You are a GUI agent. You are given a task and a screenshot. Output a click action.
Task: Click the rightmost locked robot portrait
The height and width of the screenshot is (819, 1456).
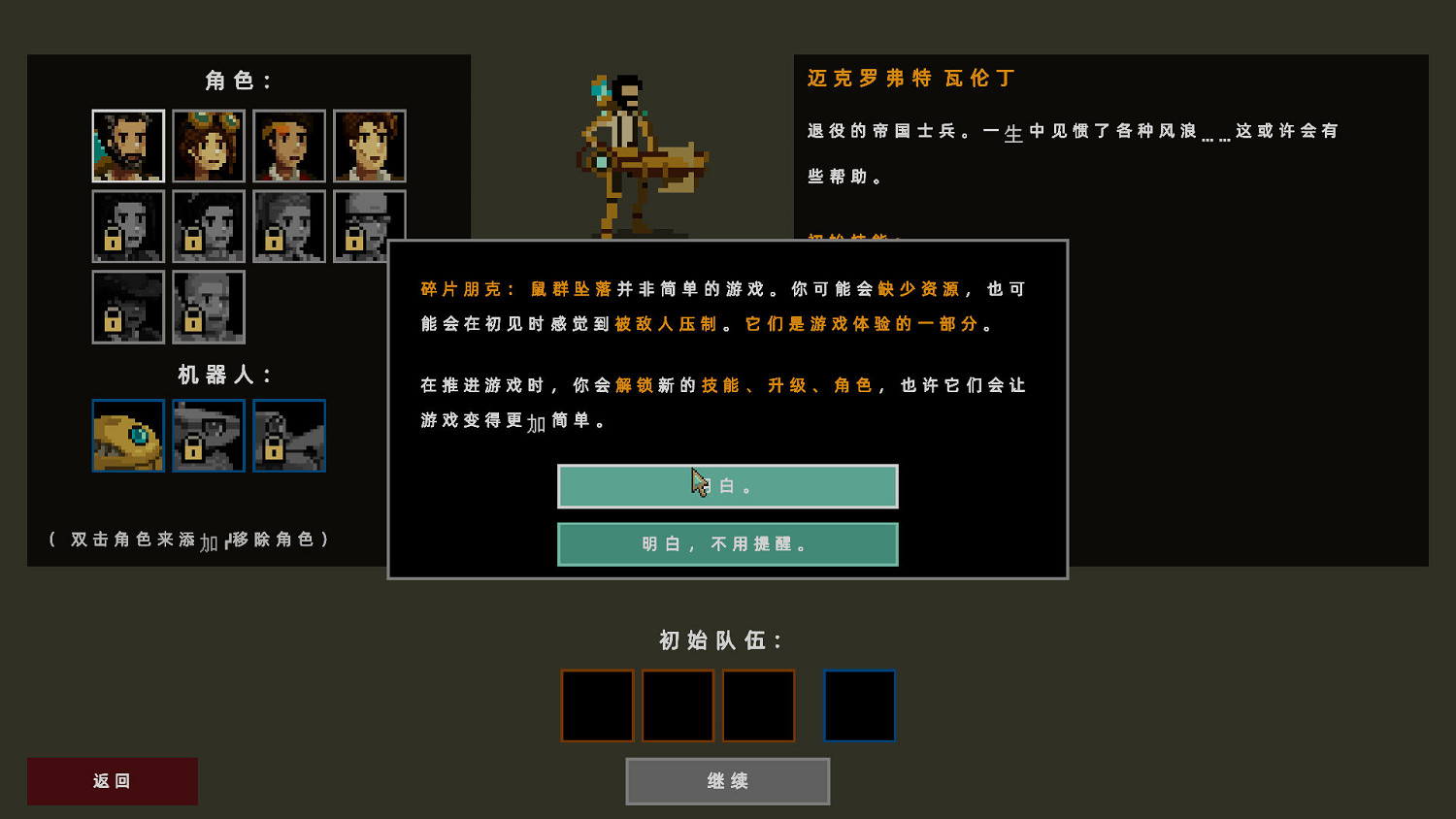pos(289,437)
